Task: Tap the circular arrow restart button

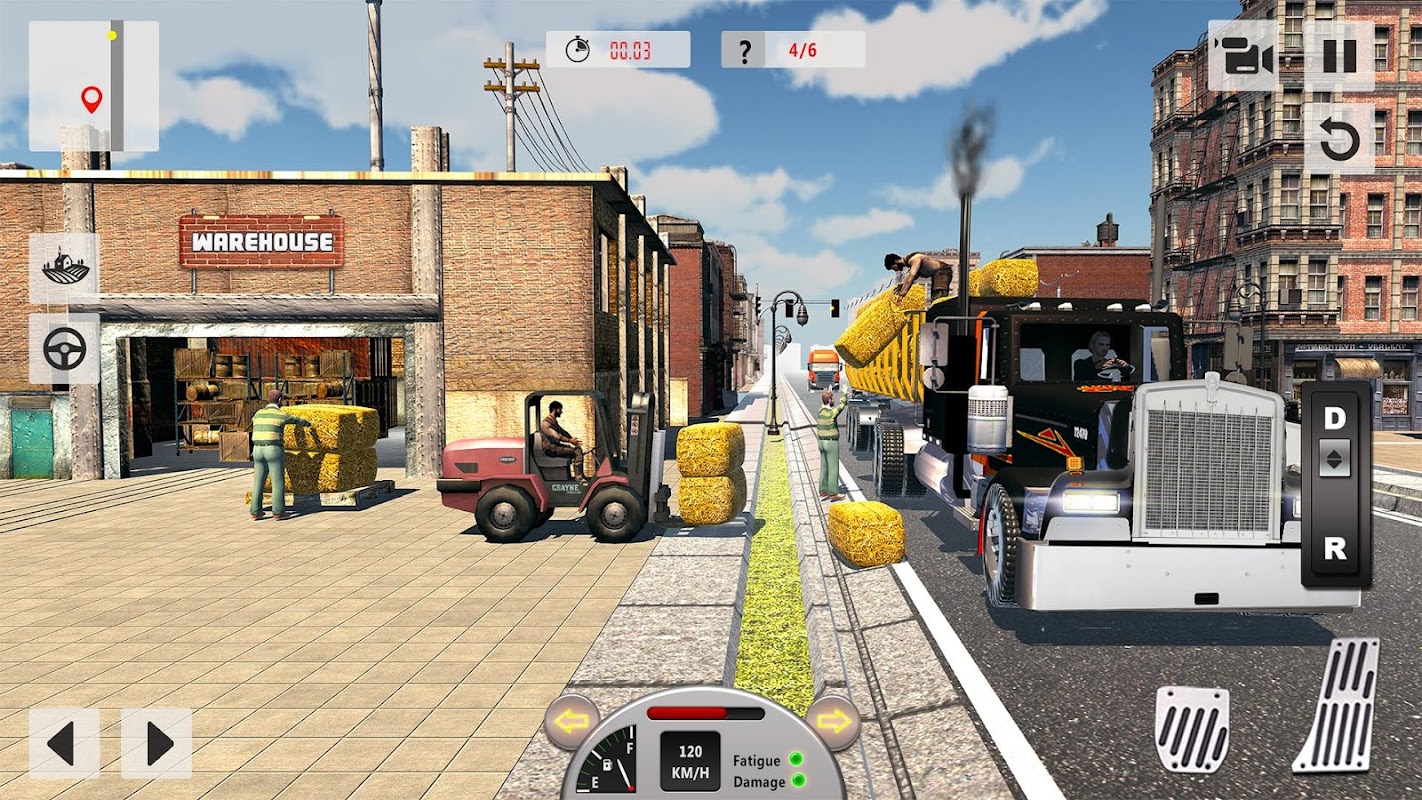Action: click(1339, 141)
